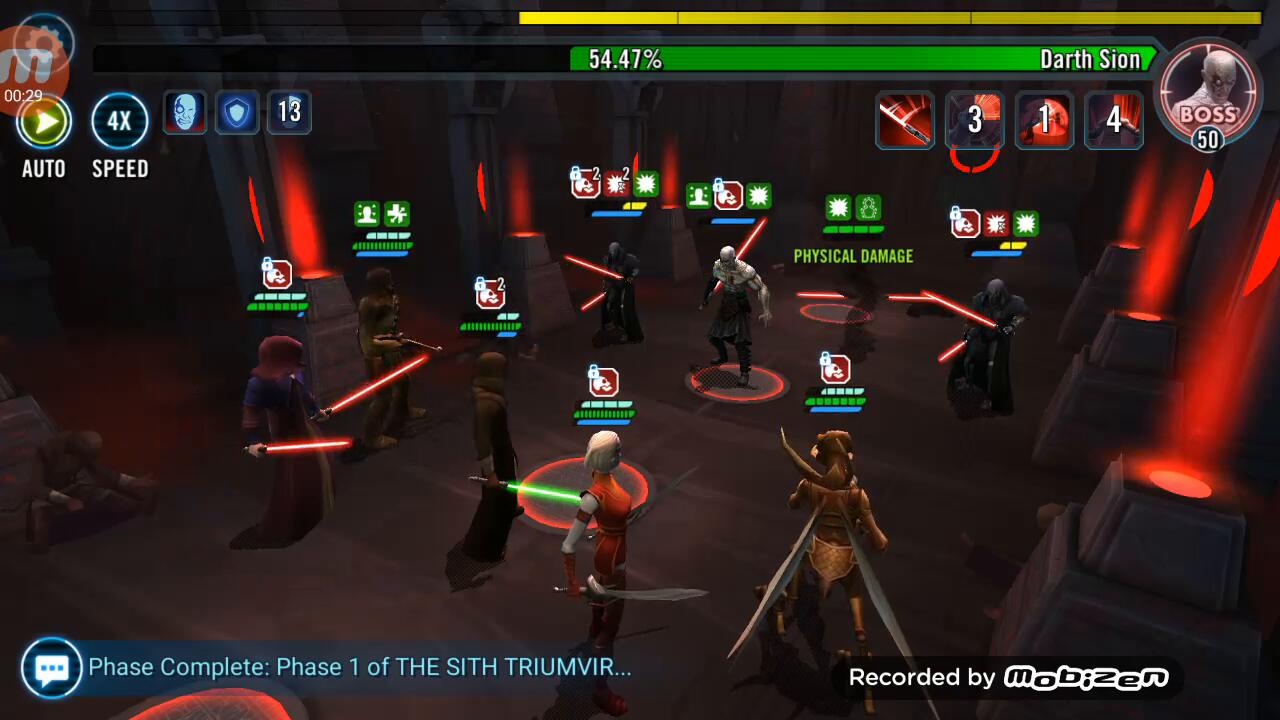The image size is (1280, 720).
Task: Select the boss lightsaber basic attack icon
Action: pyautogui.click(x=905, y=120)
